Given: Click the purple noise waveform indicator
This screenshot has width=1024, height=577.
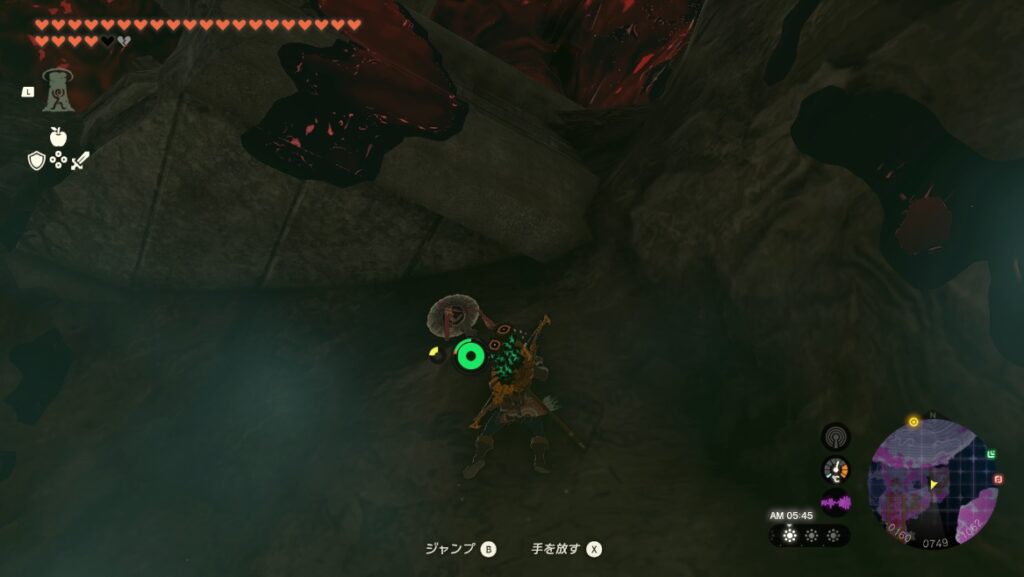Looking at the screenshot, I should point(835,502).
